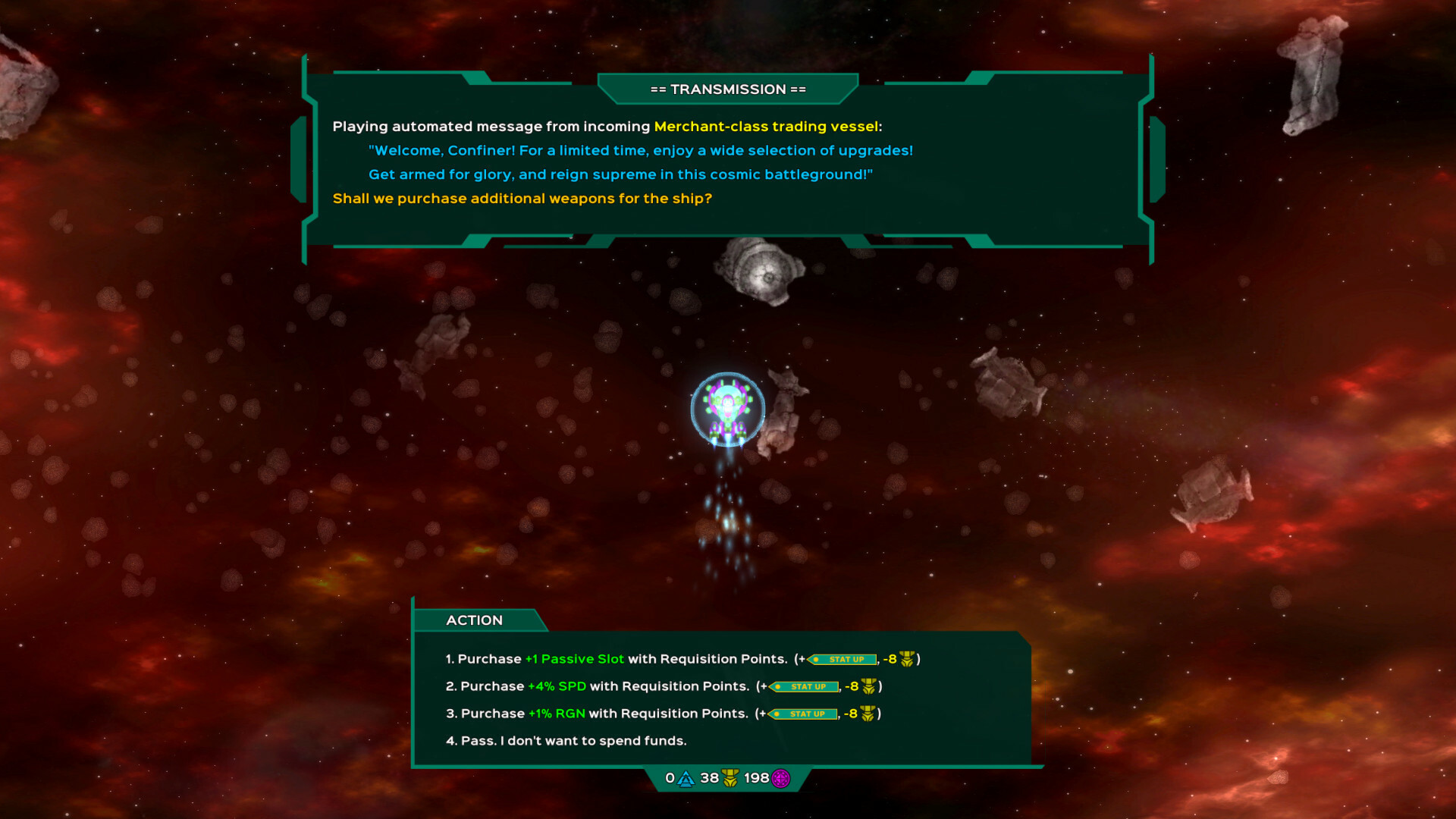The width and height of the screenshot is (1456, 819).
Task: Click the TRANSMISSION header tab
Action: pyautogui.click(x=726, y=89)
